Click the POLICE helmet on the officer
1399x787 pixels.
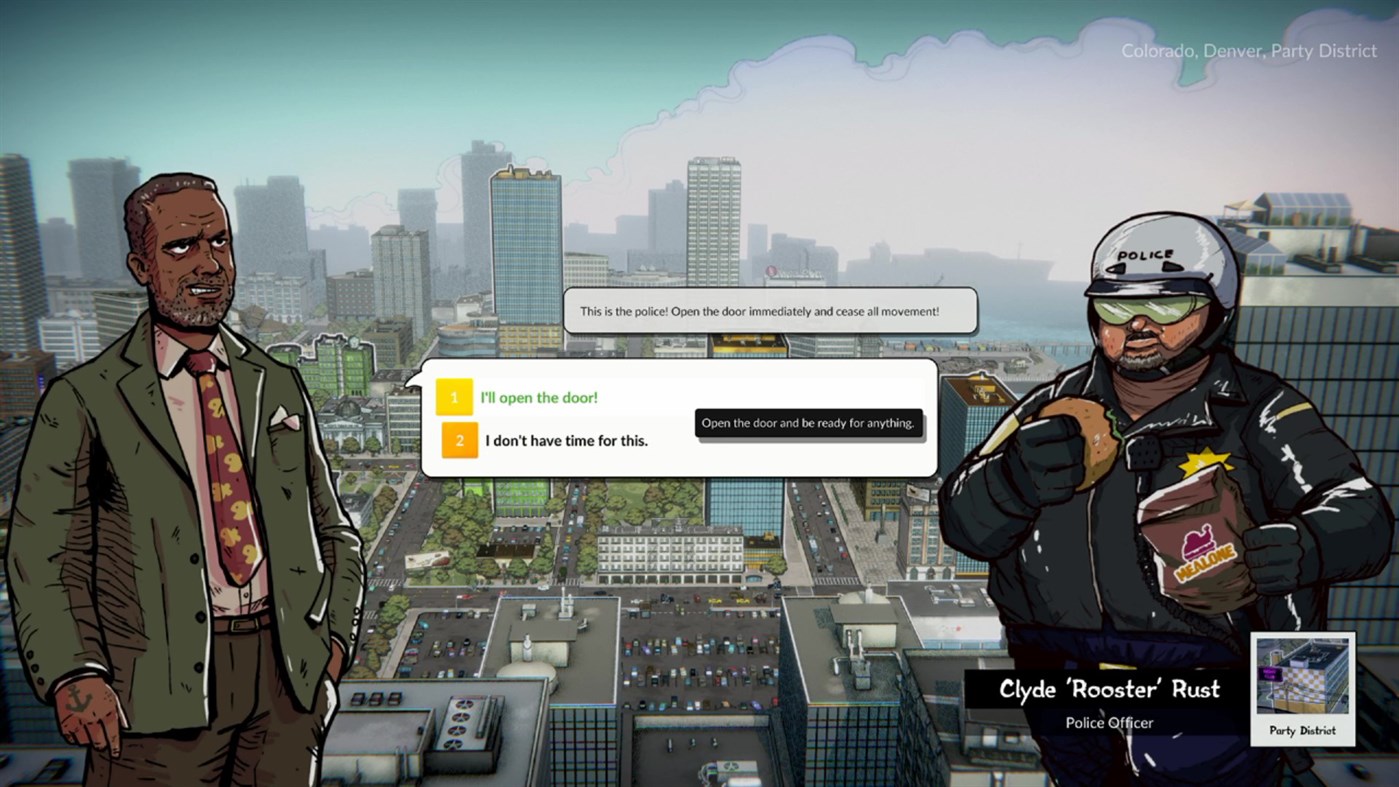coord(1148,253)
